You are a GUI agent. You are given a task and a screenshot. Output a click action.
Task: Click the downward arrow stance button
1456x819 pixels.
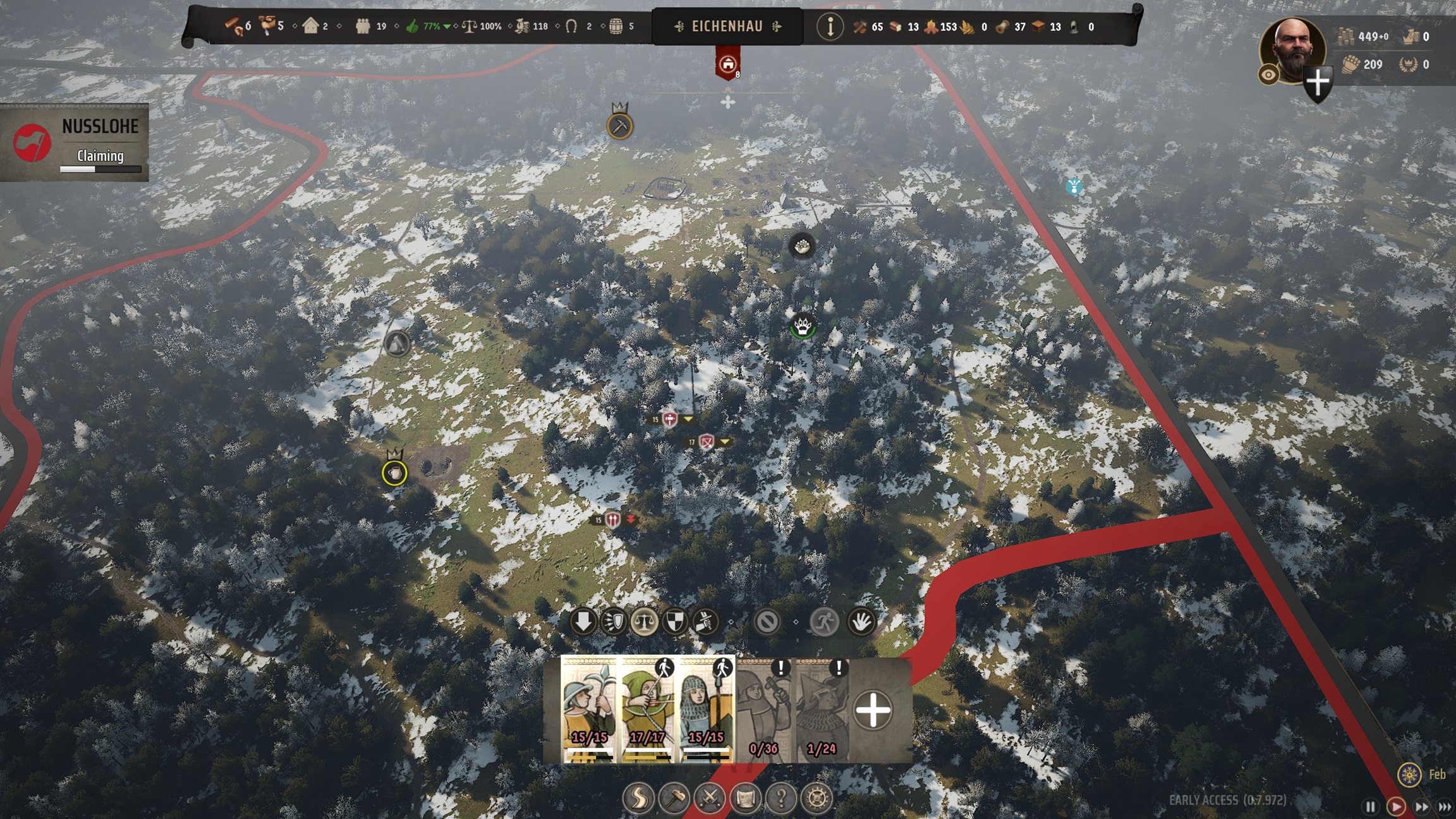583,622
